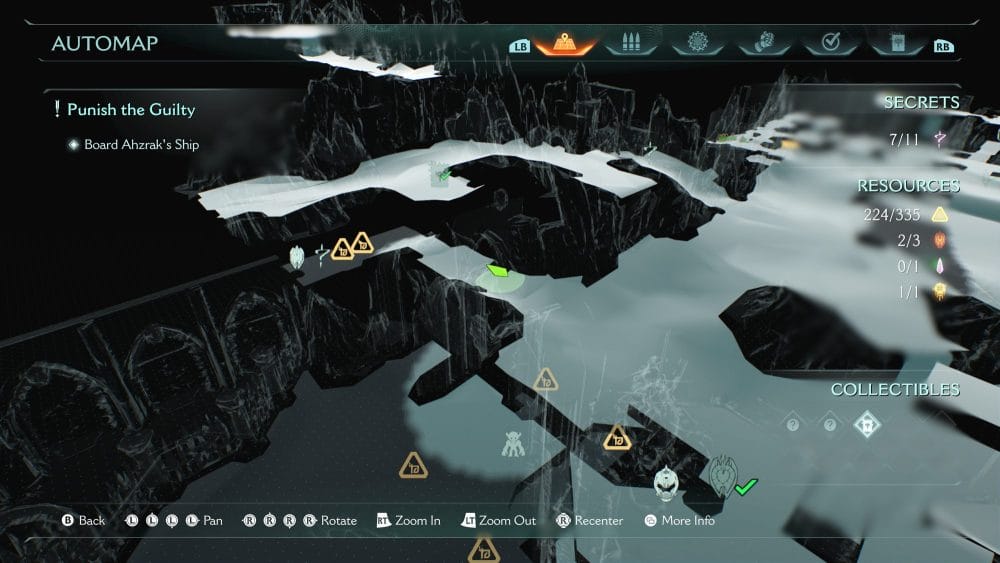Switch to the fist icon tab
The height and width of the screenshot is (563, 1000).
click(762, 44)
